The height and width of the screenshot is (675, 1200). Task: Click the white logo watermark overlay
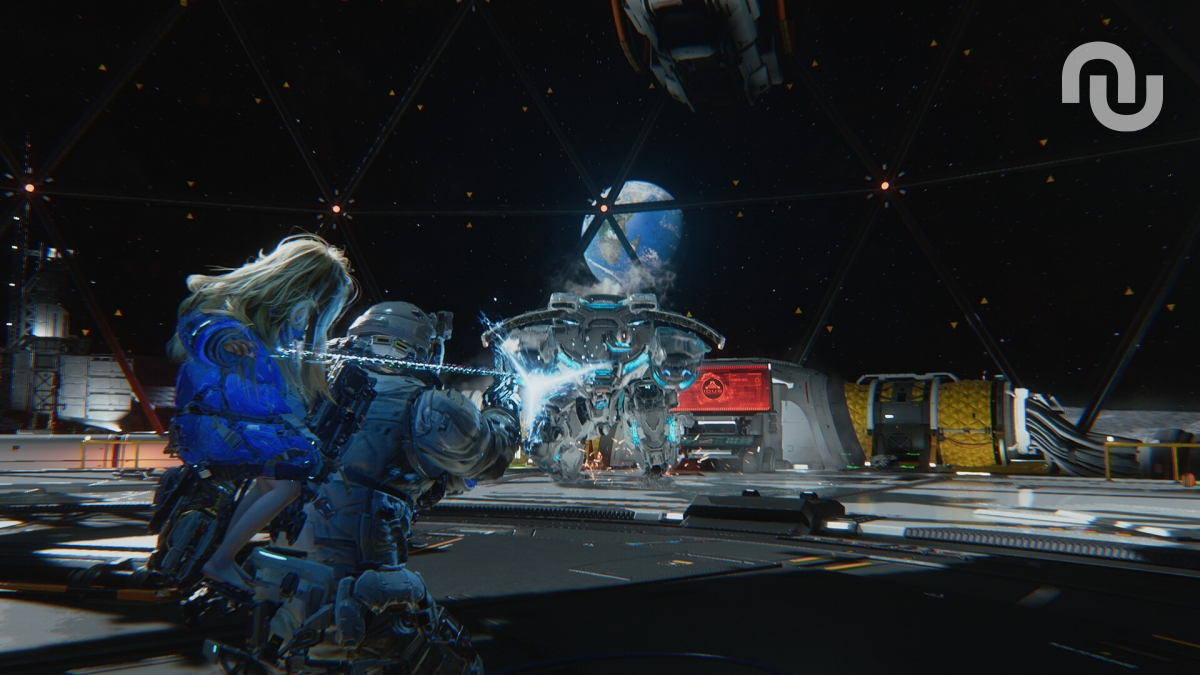tap(1111, 87)
